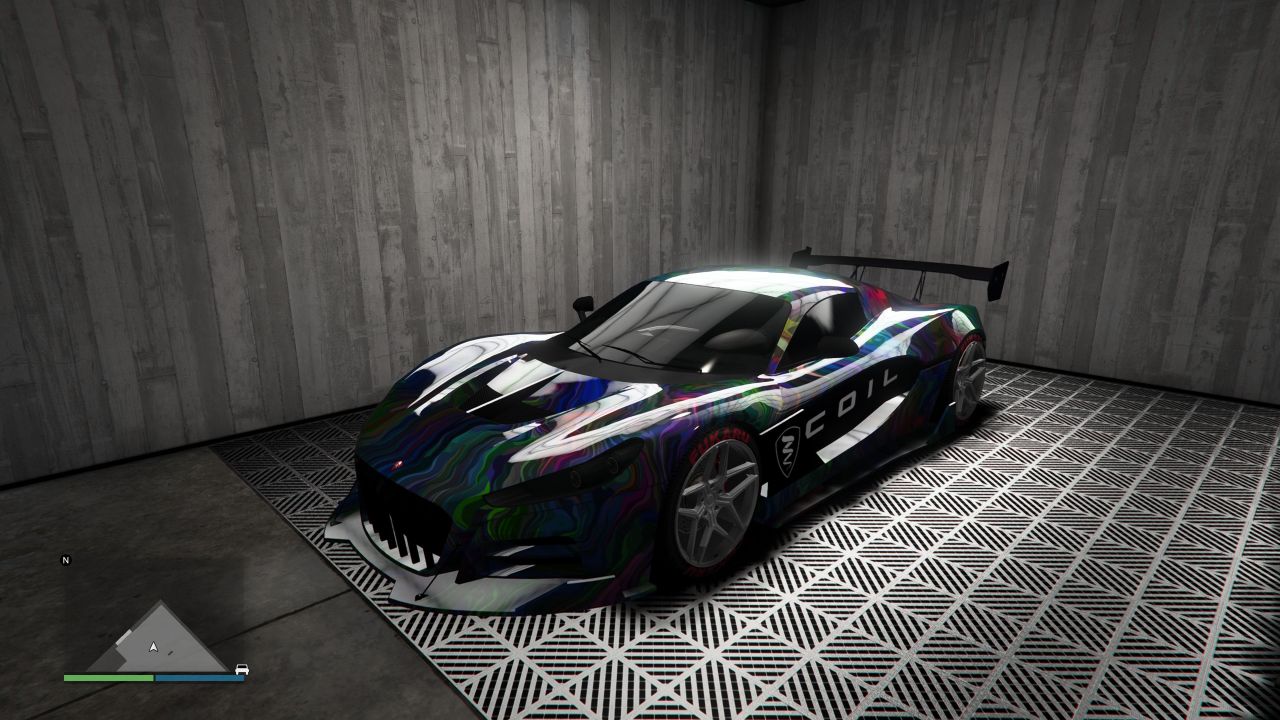The image size is (1280, 720).
Task: Click the player arrow on the minimap
Action: coord(153,647)
